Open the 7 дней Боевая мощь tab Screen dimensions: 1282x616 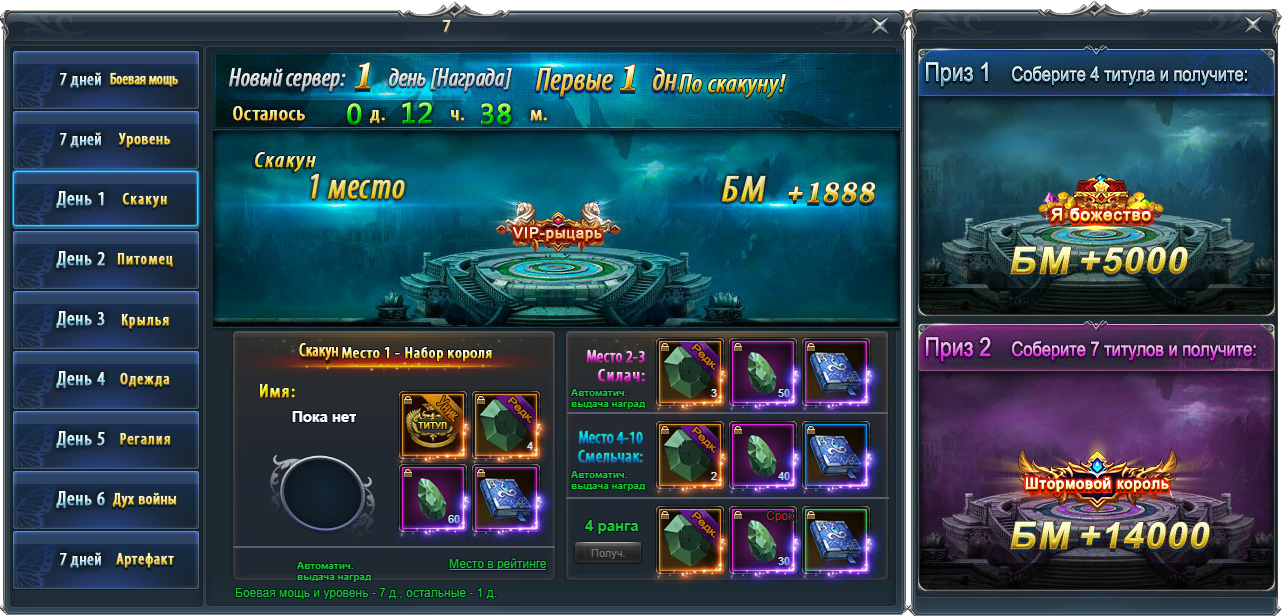click(105, 80)
